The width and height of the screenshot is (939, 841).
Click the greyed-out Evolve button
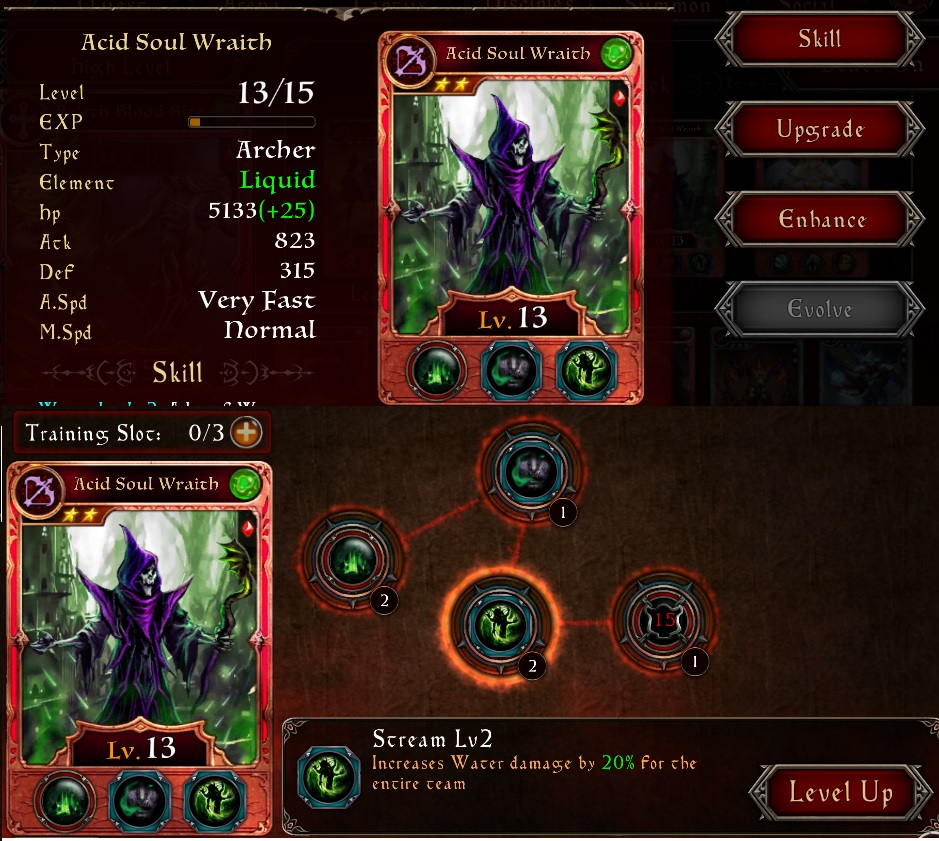pos(819,310)
